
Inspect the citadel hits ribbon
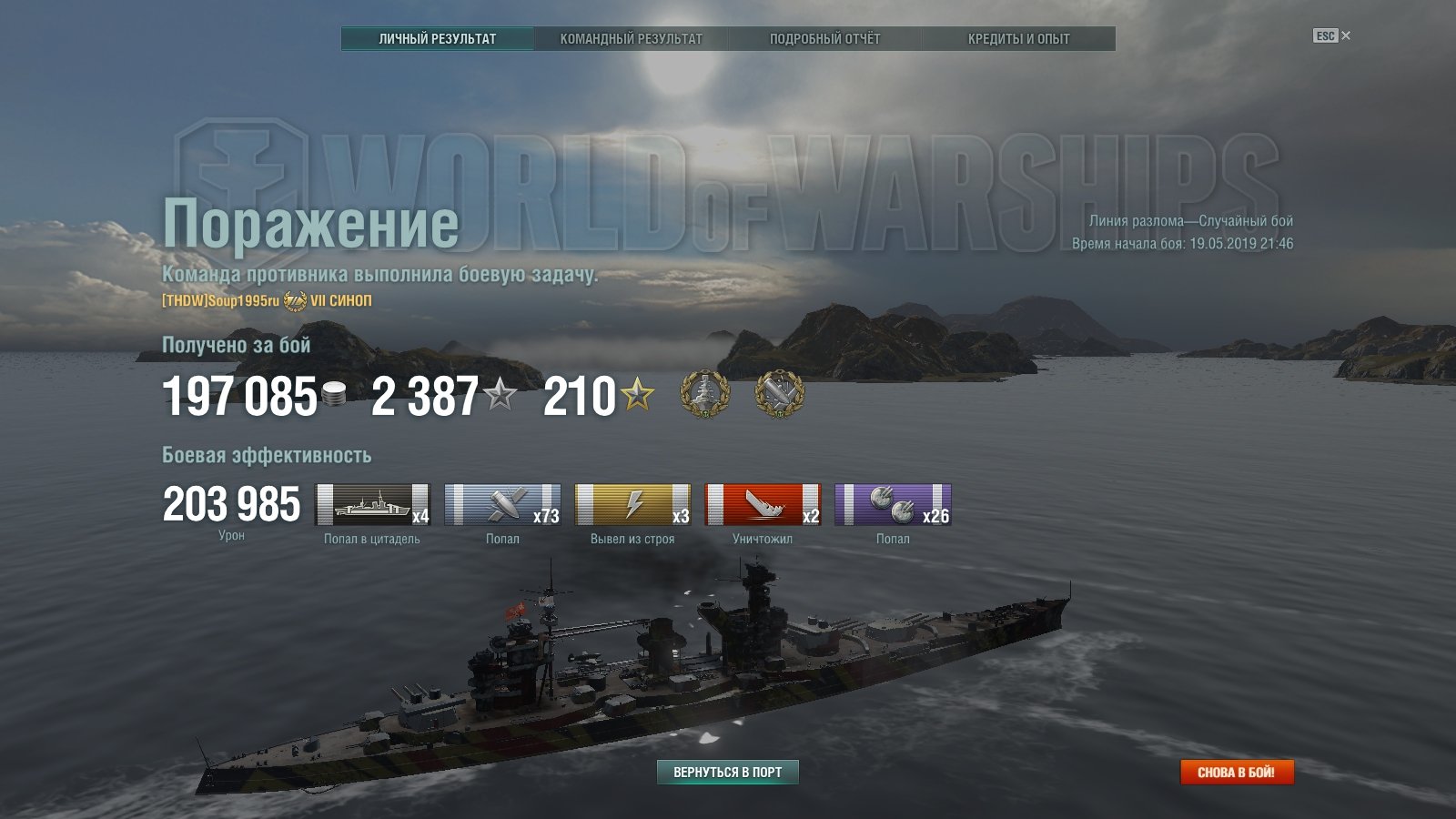(372, 505)
